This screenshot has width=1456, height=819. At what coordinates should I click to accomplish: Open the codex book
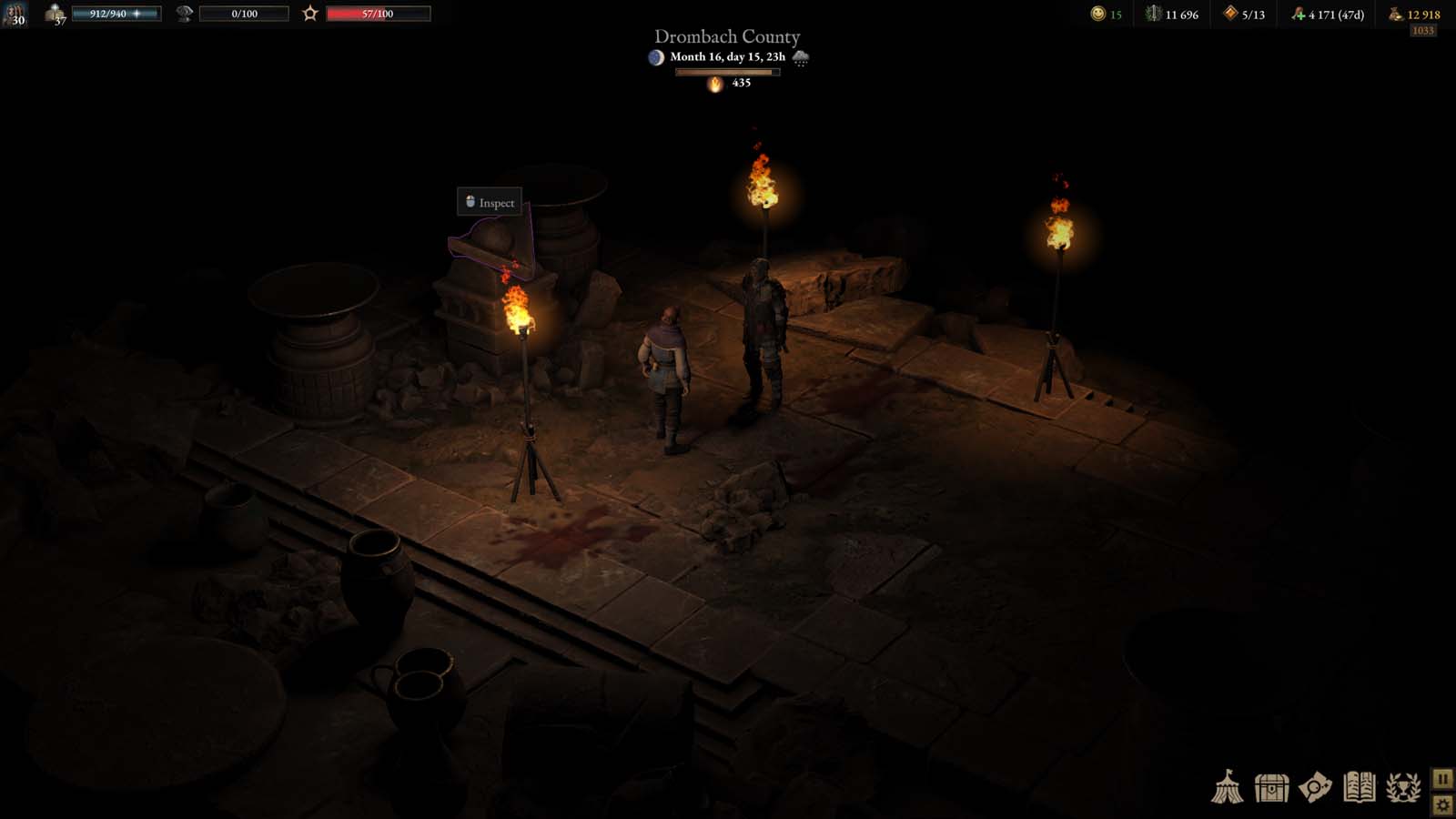click(1358, 787)
